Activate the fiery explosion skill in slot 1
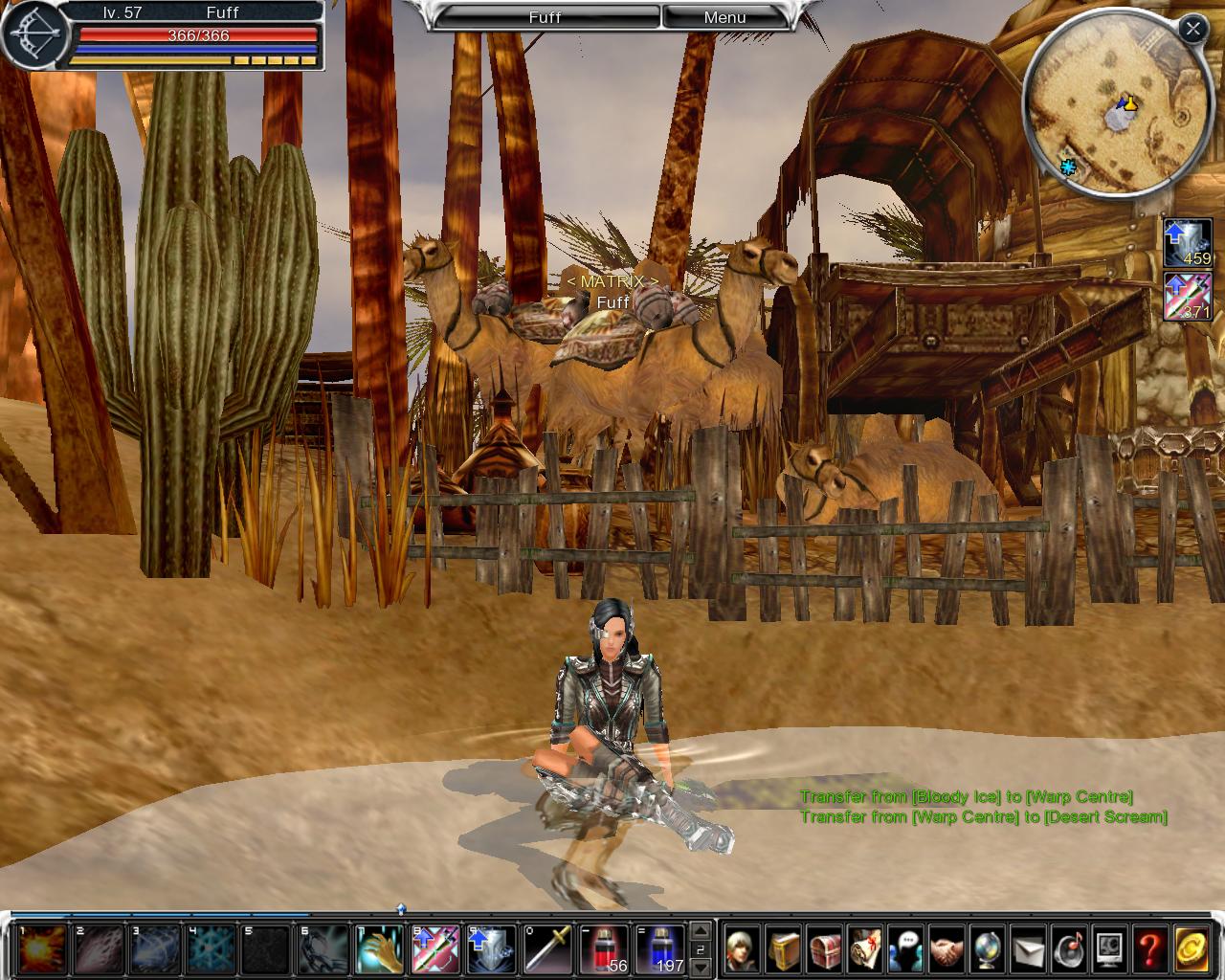Image resolution: width=1225 pixels, height=980 pixels. coord(43,948)
